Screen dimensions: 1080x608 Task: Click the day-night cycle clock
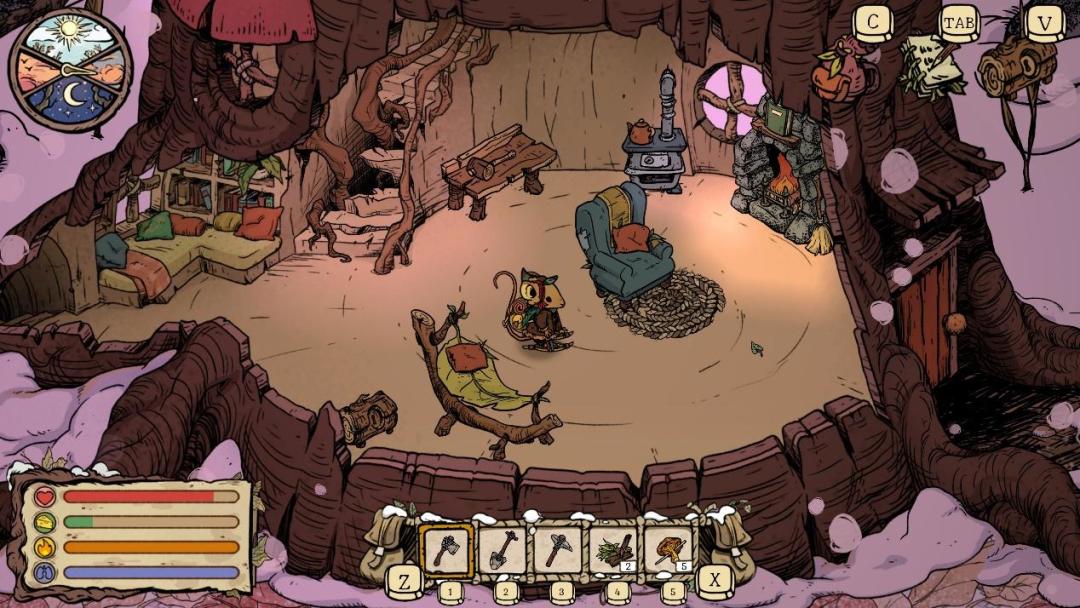(70, 69)
